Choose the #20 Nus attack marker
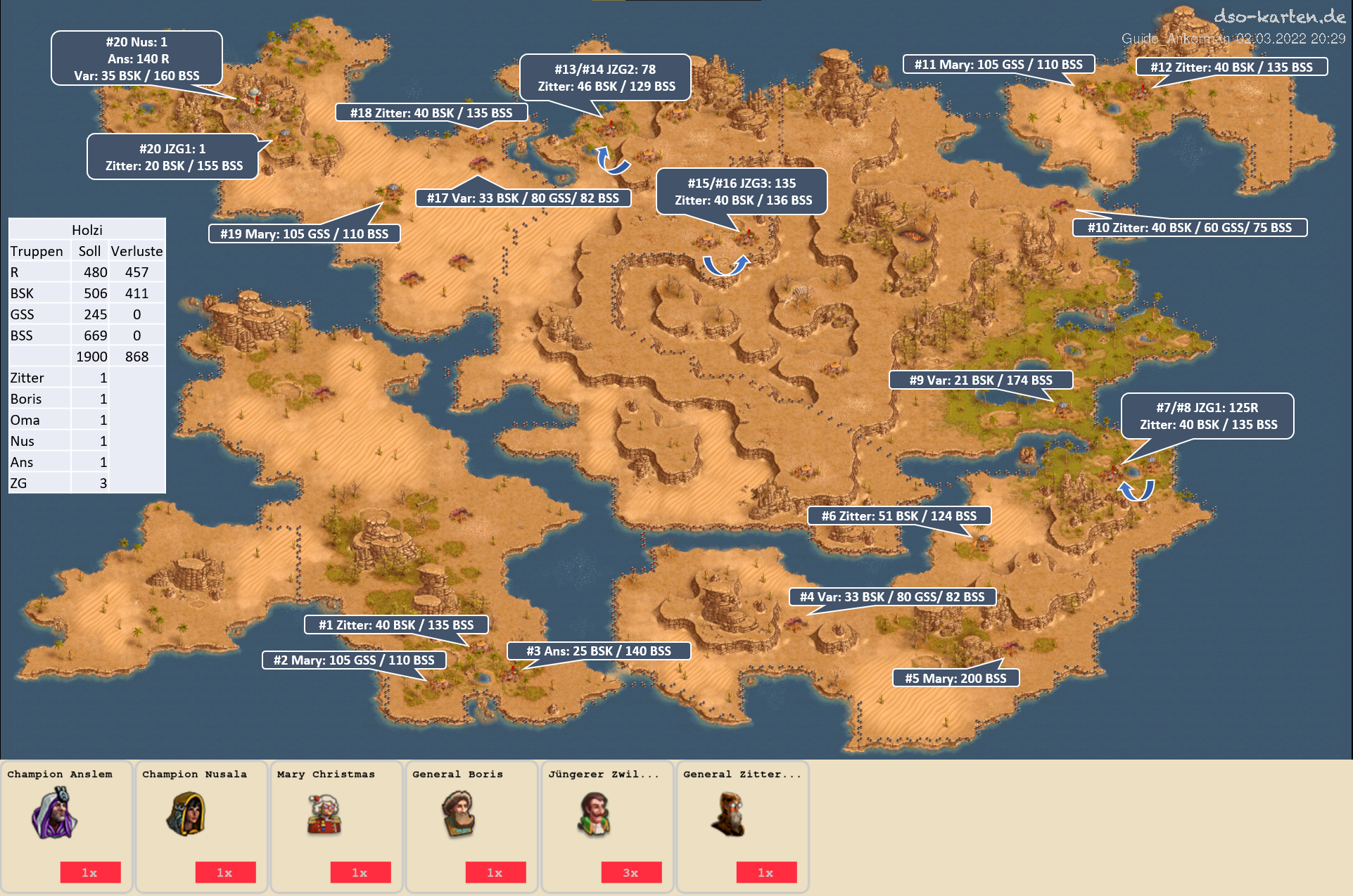Viewport: 1353px width, 896px height. (136, 58)
